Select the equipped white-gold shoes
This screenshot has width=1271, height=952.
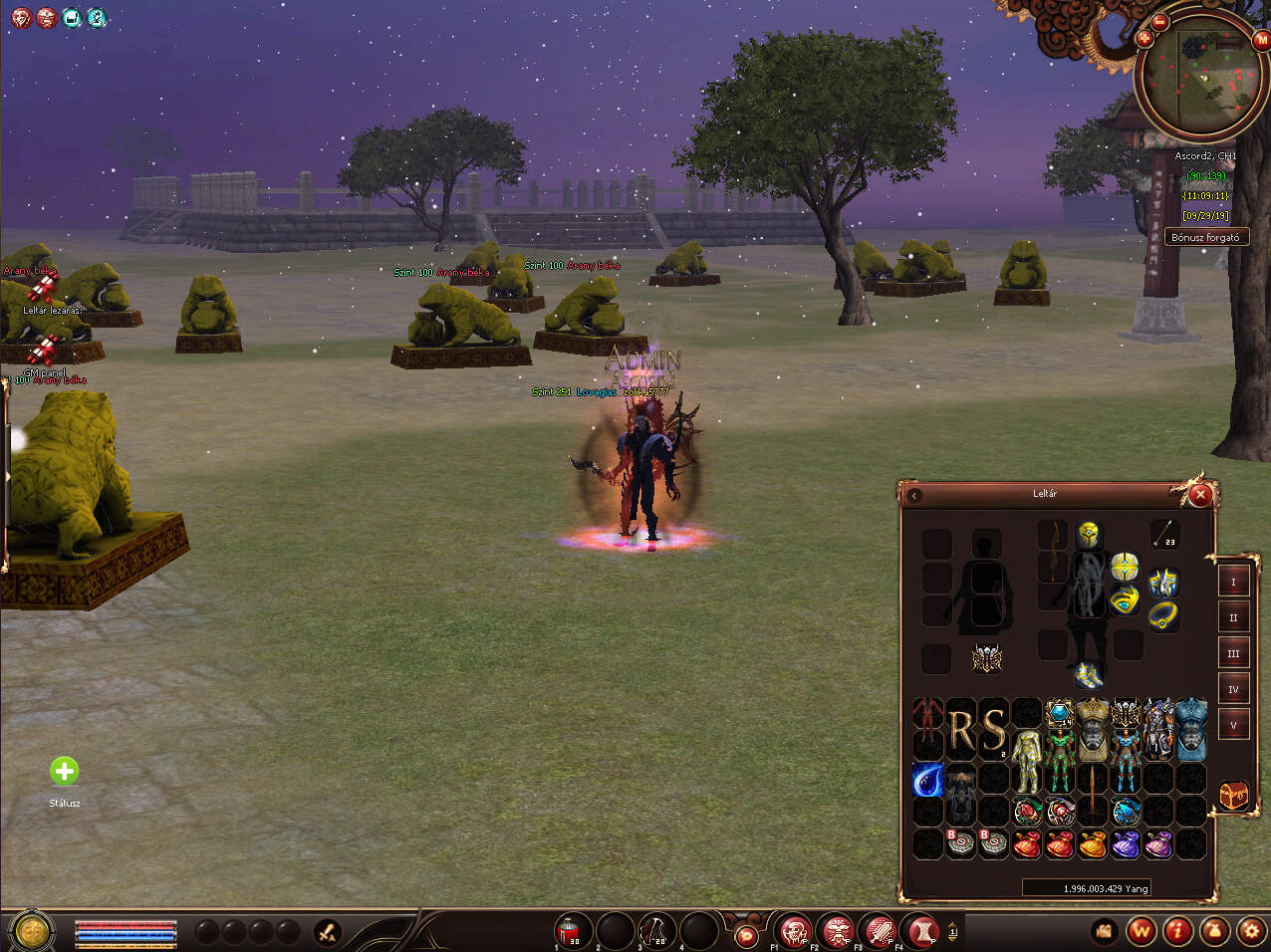[1089, 674]
